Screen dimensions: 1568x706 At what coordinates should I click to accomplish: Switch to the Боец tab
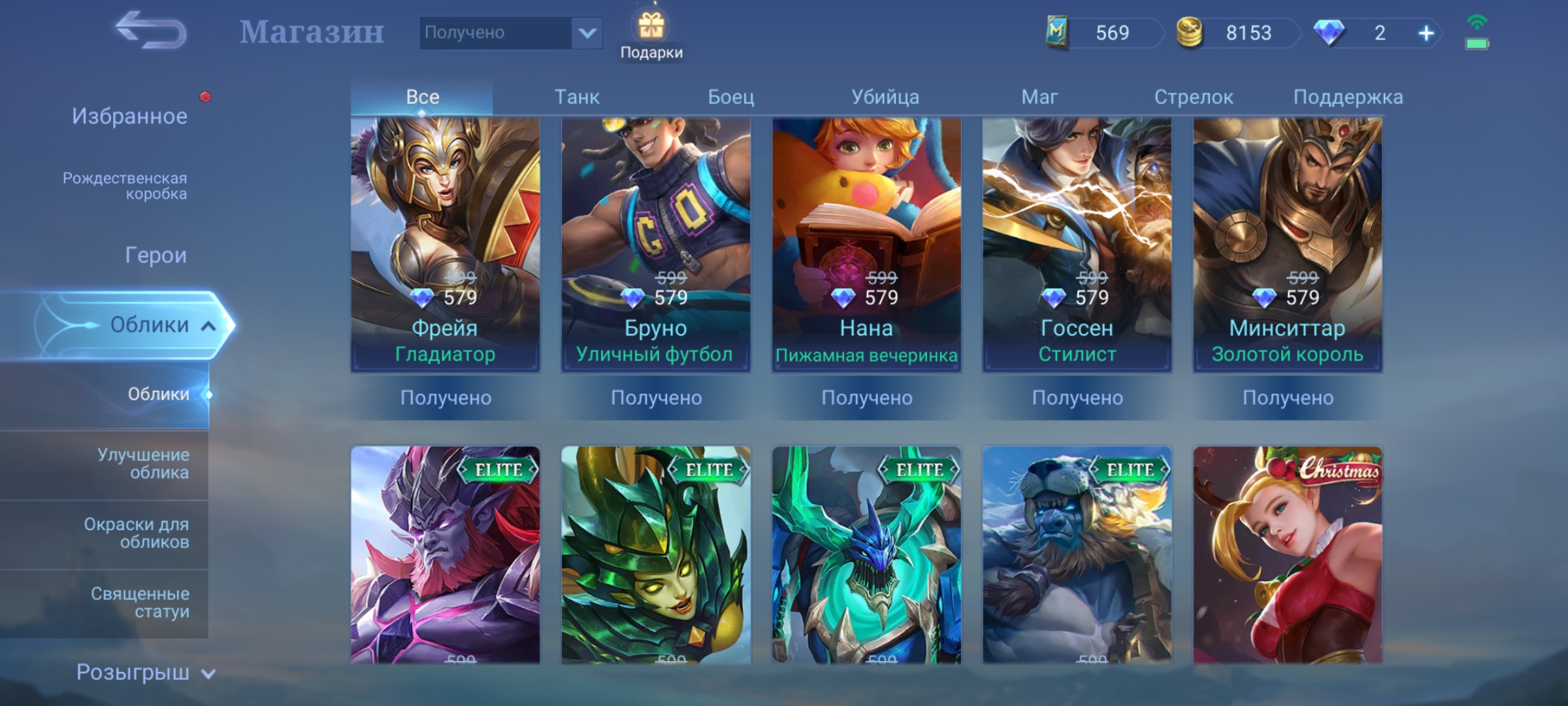[x=730, y=97]
